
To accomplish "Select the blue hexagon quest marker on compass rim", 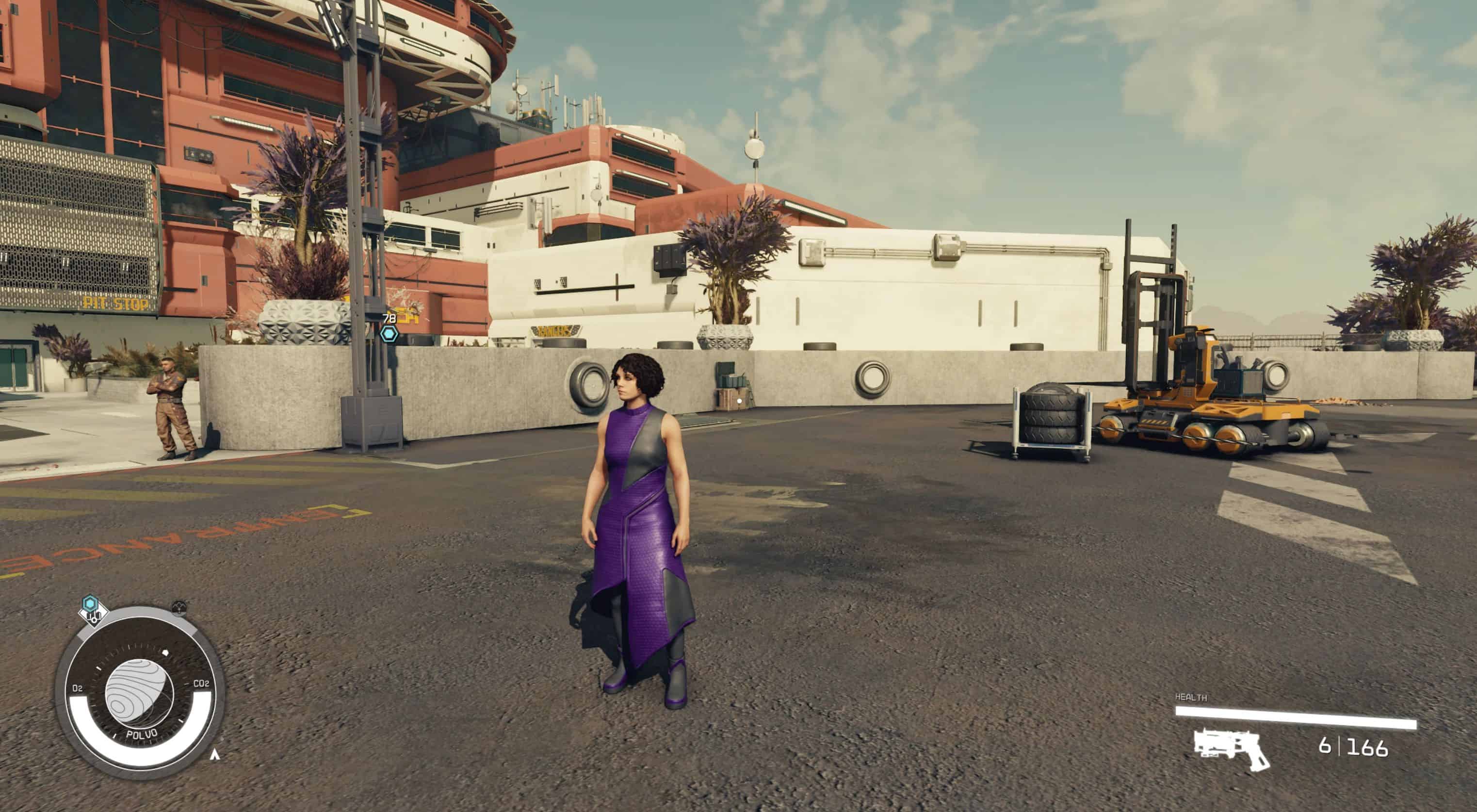I will 90,602.
